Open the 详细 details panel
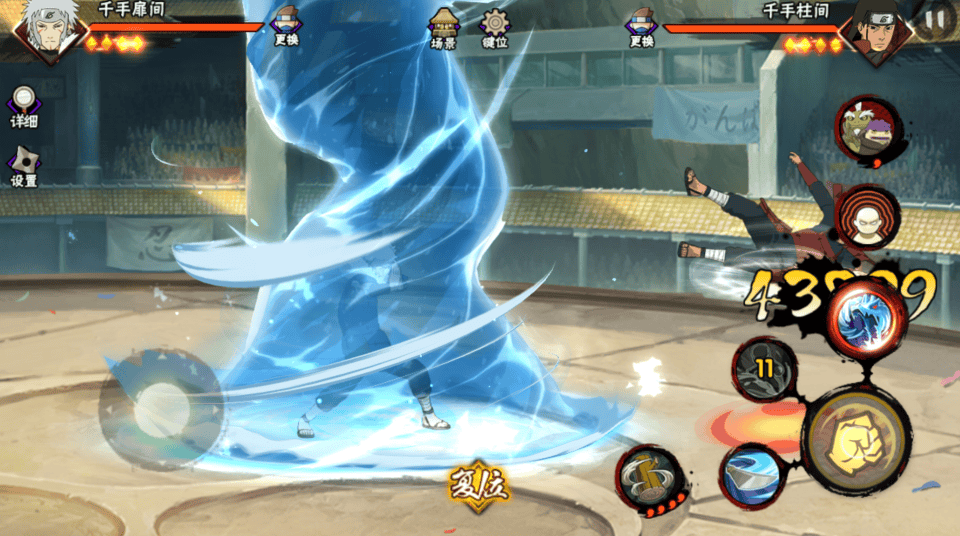Screen dimensions: 960x536 (24, 104)
